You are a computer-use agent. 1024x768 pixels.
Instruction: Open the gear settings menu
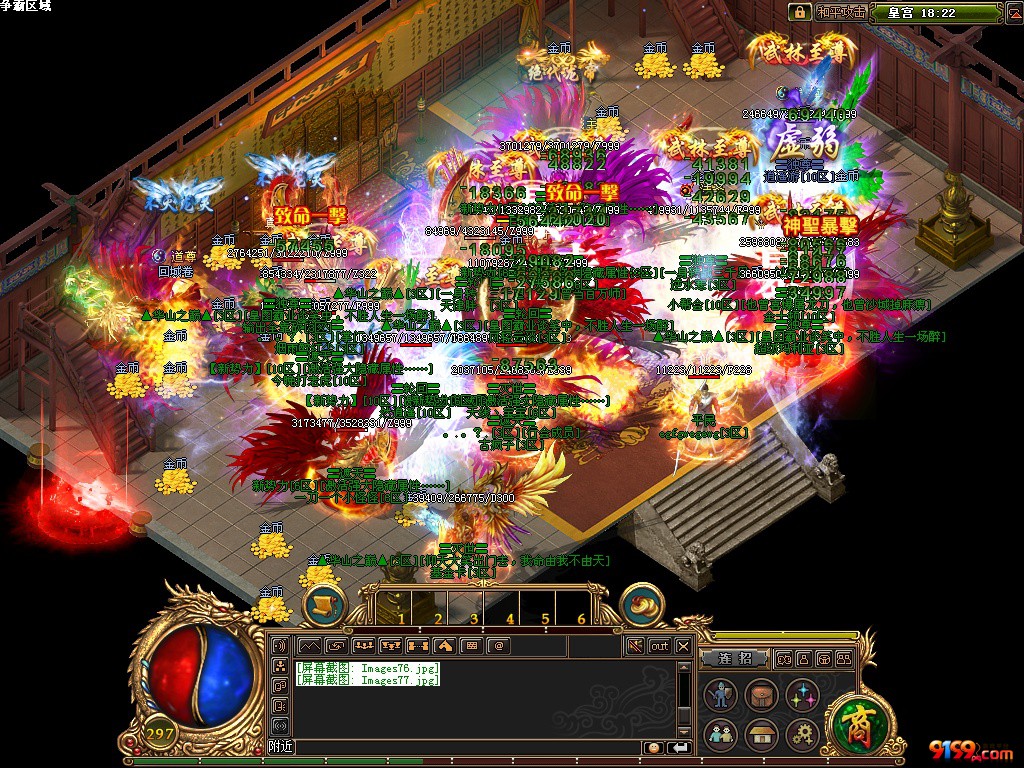800,734
